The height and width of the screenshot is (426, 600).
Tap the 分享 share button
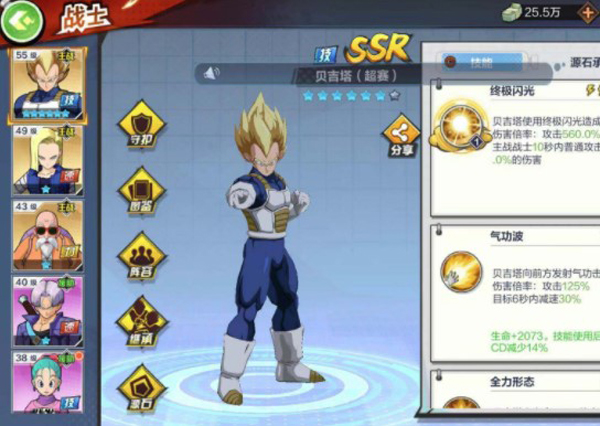tap(401, 138)
